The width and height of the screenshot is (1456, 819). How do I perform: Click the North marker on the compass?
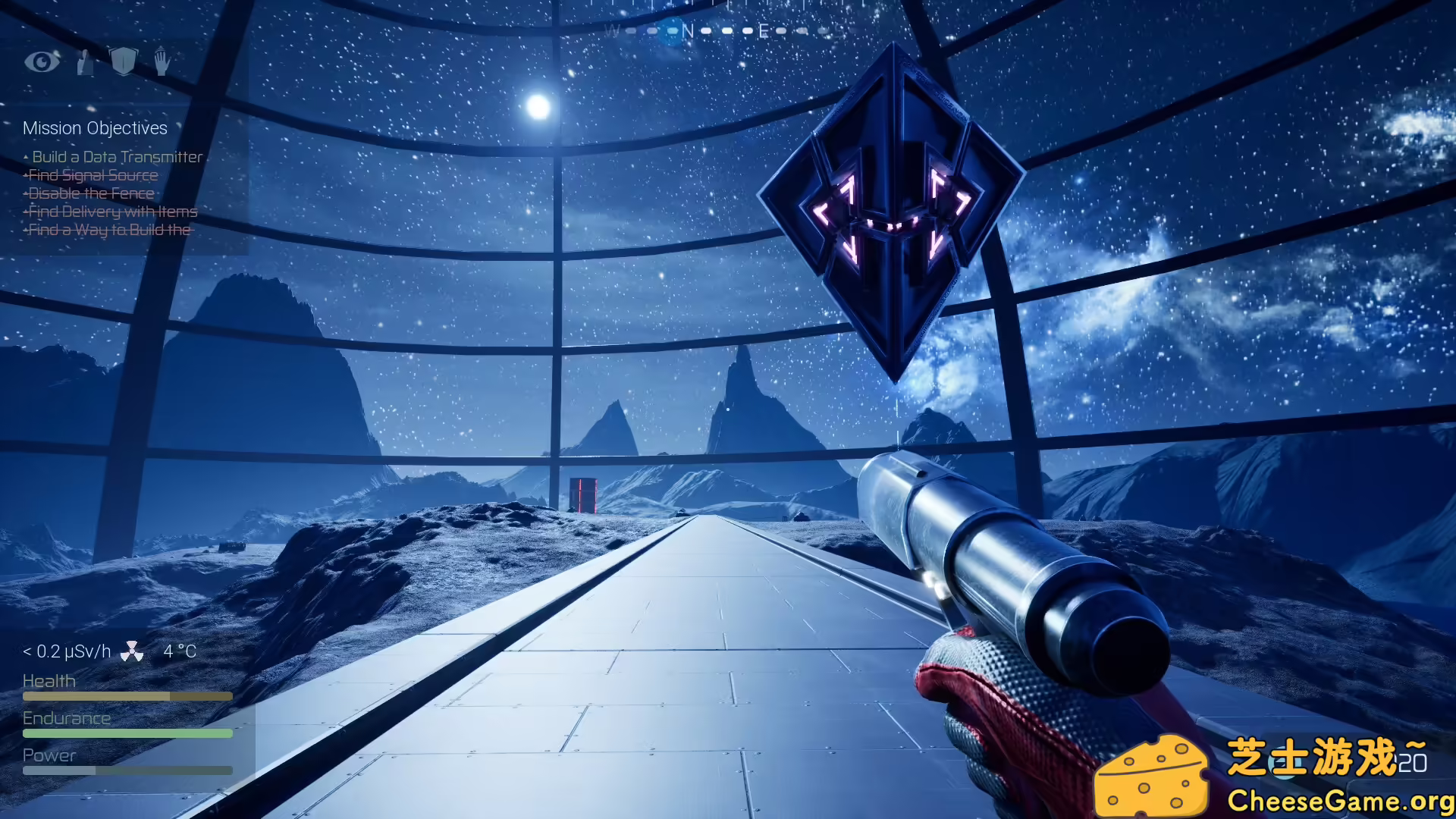coord(686,30)
